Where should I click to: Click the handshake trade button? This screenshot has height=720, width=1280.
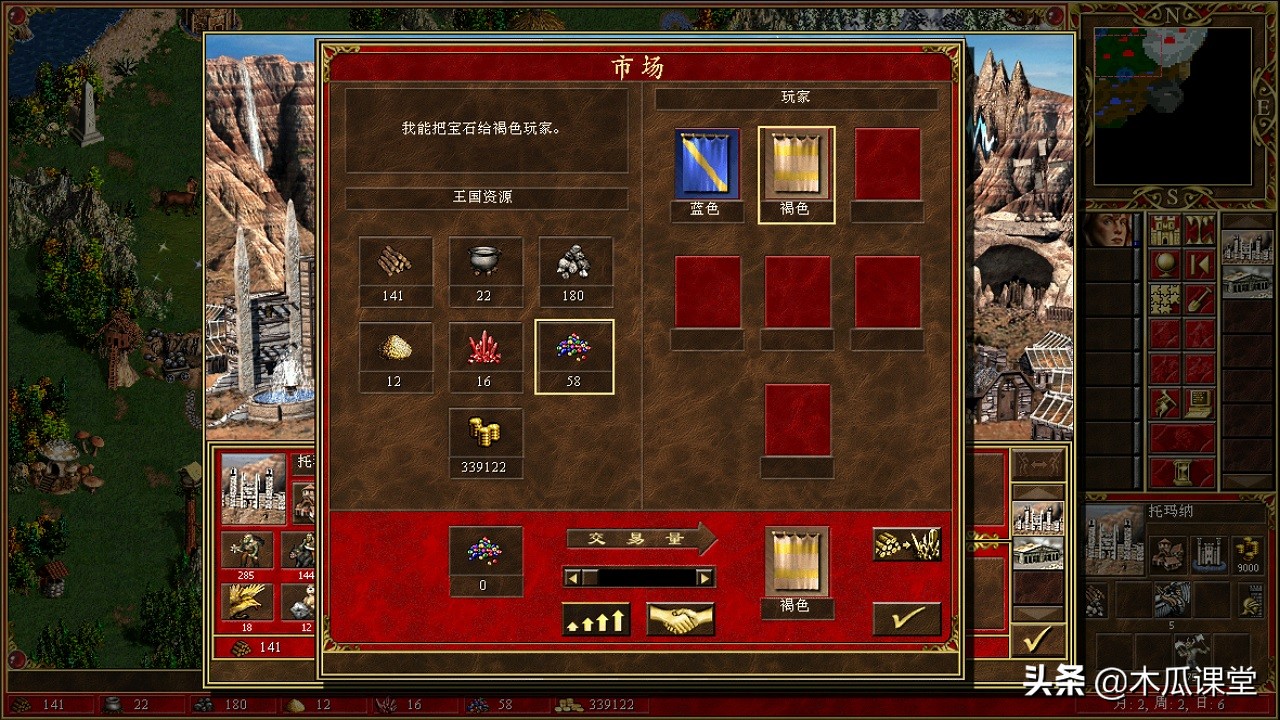pyautogui.click(x=680, y=620)
